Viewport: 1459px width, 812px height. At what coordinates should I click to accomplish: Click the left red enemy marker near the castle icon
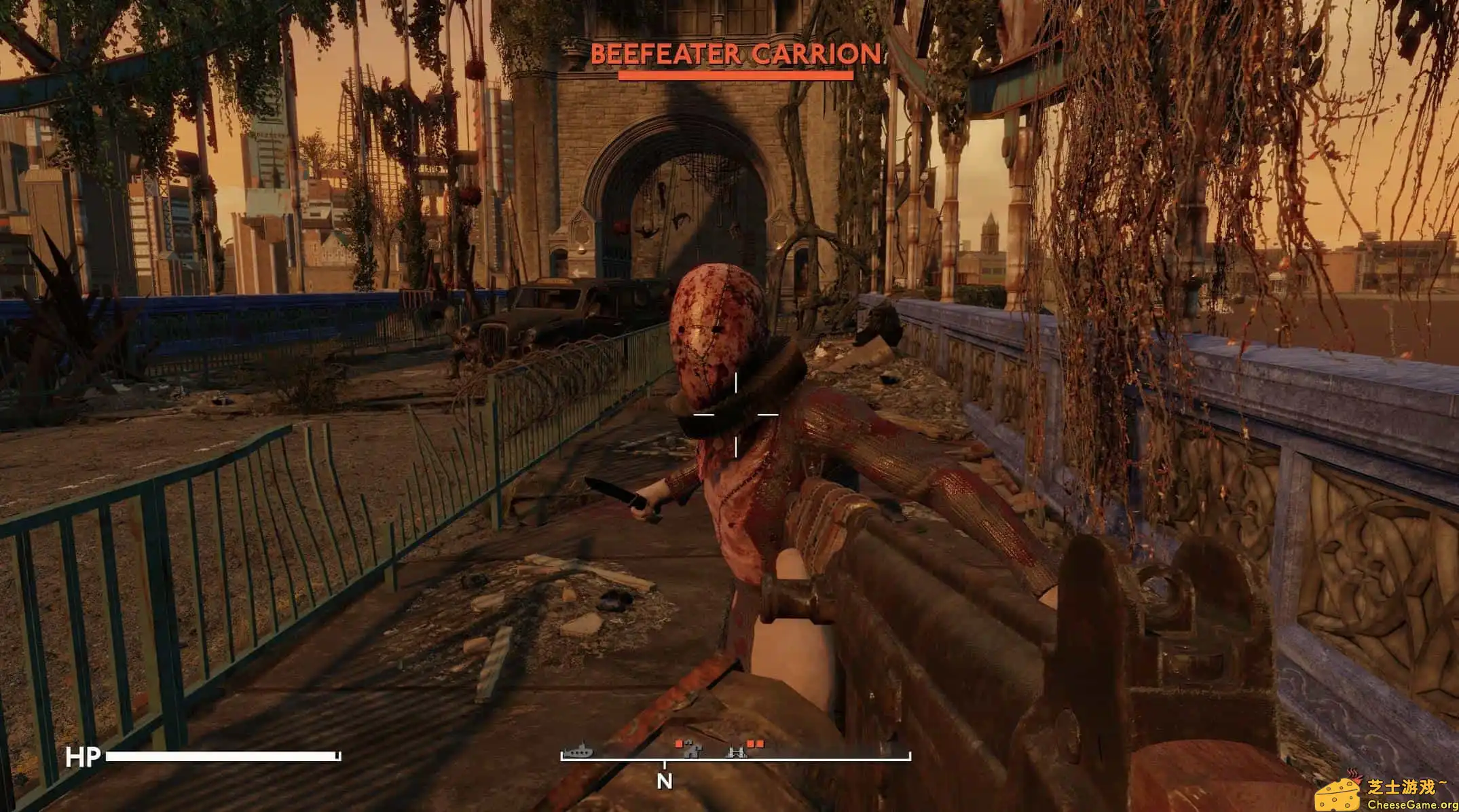[678, 743]
